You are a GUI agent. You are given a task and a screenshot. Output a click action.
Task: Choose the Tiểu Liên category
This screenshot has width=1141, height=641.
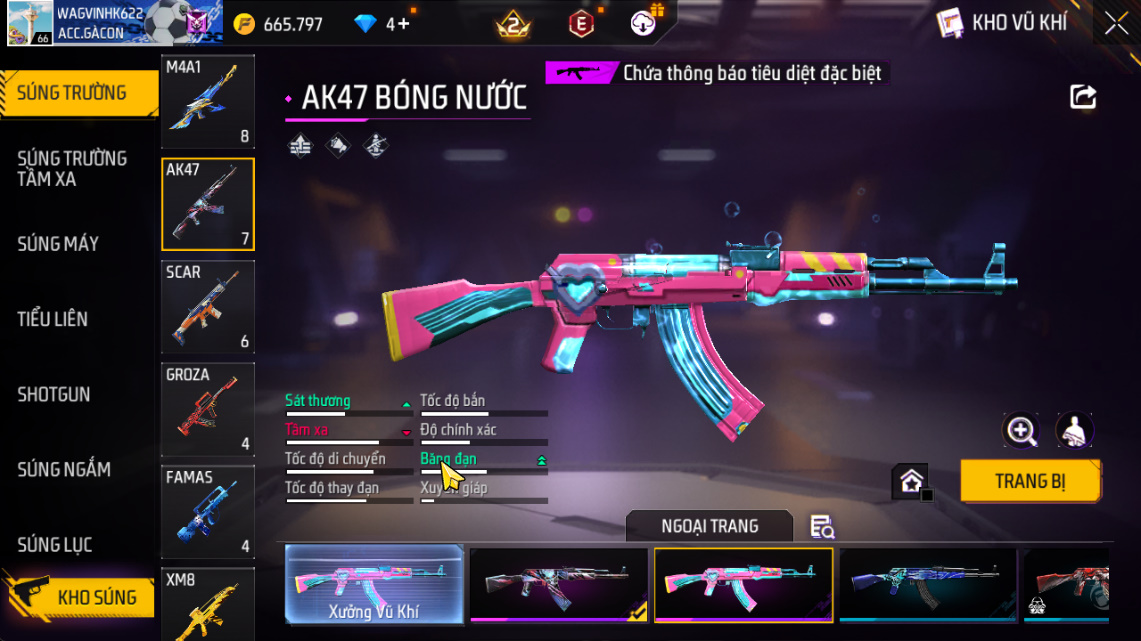(52, 319)
